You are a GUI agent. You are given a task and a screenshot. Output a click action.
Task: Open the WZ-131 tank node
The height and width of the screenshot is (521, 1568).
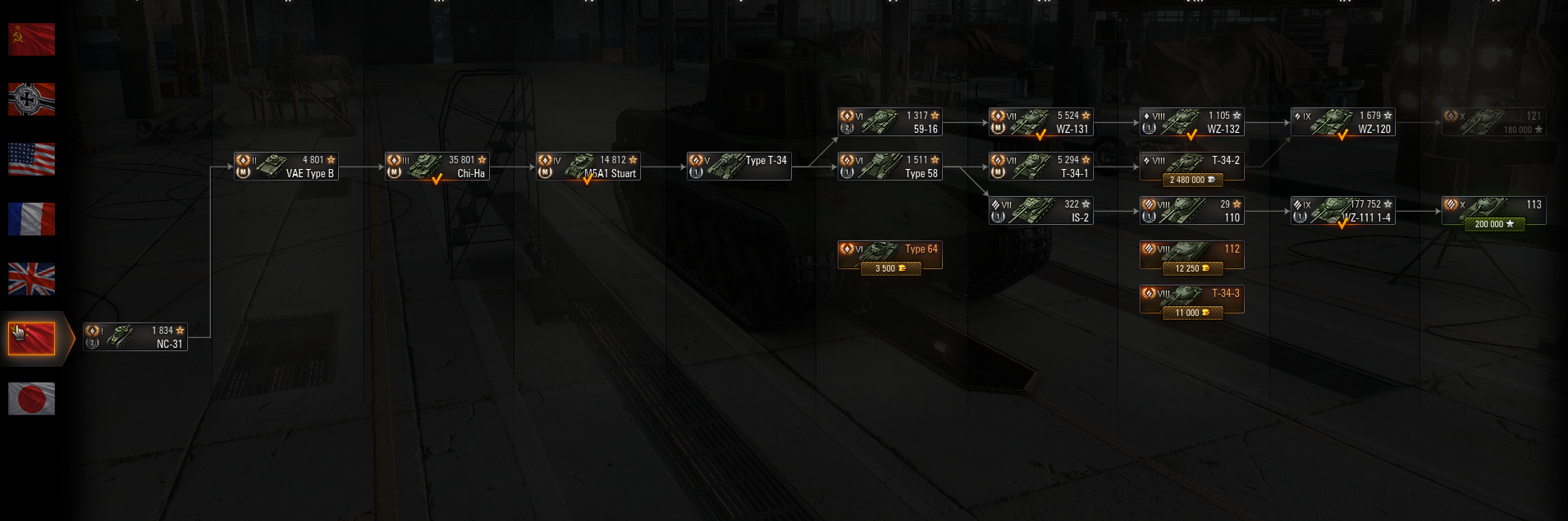(x=1040, y=122)
